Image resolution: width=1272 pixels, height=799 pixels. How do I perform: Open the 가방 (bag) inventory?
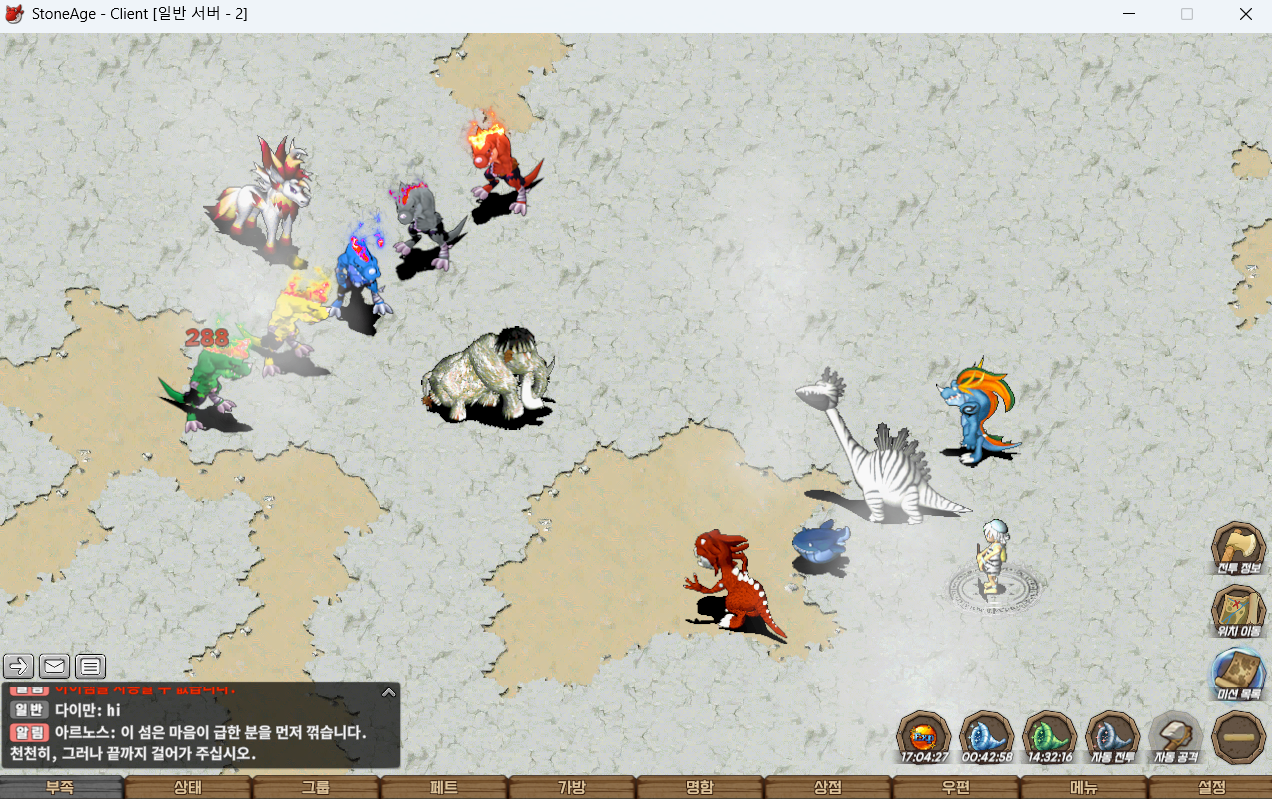572,788
